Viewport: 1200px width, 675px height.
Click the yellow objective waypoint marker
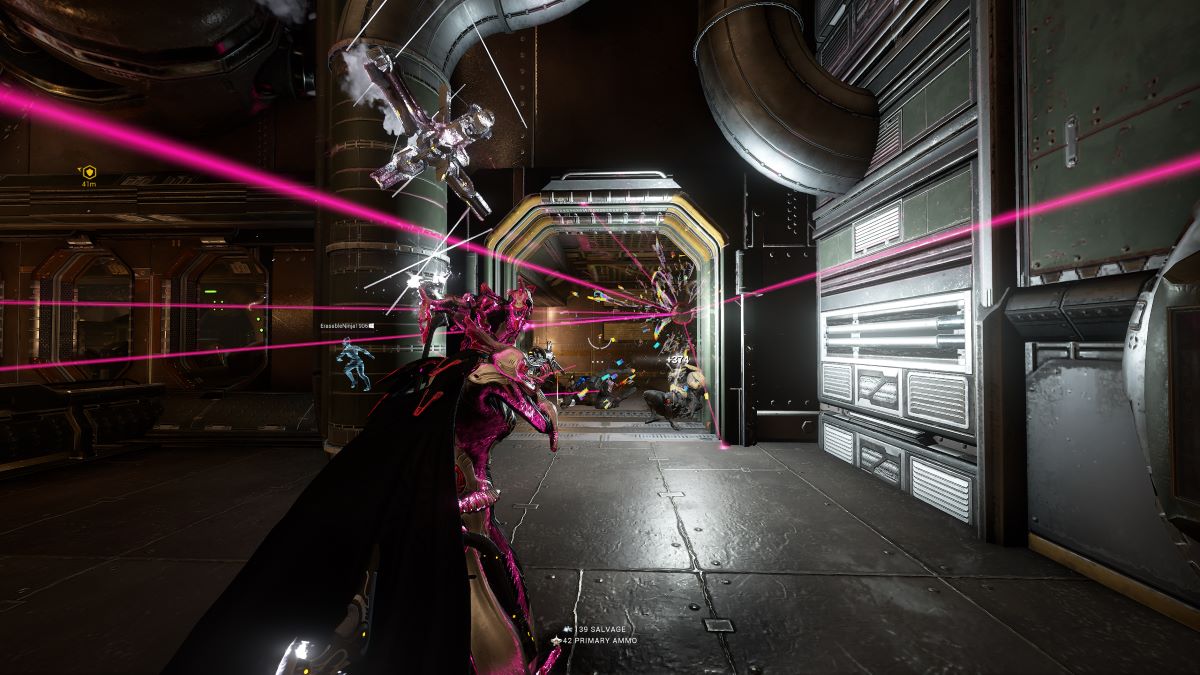[x=88, y=172]
